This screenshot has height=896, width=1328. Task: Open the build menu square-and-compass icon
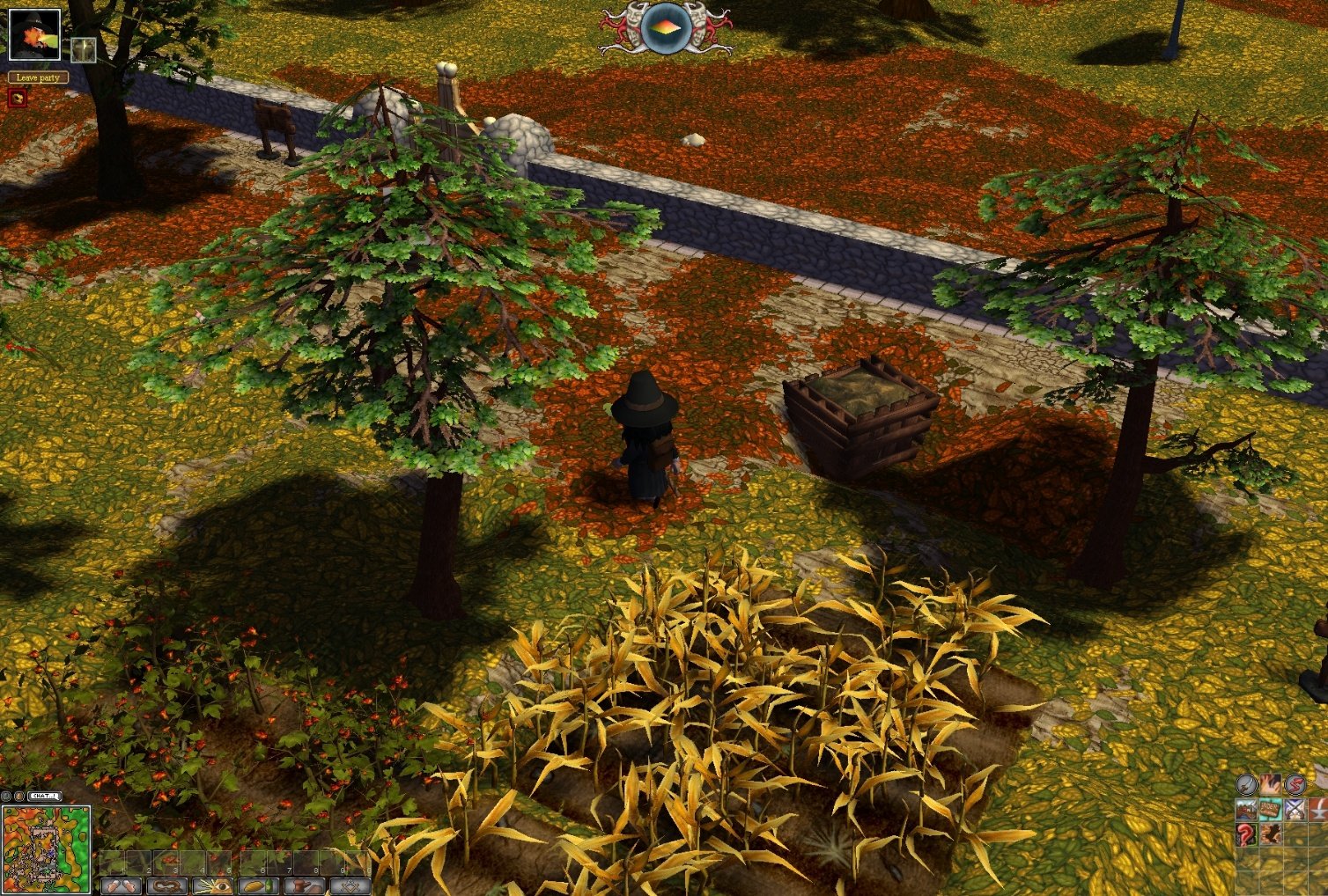pyautogui.click(x=352, y=887)
